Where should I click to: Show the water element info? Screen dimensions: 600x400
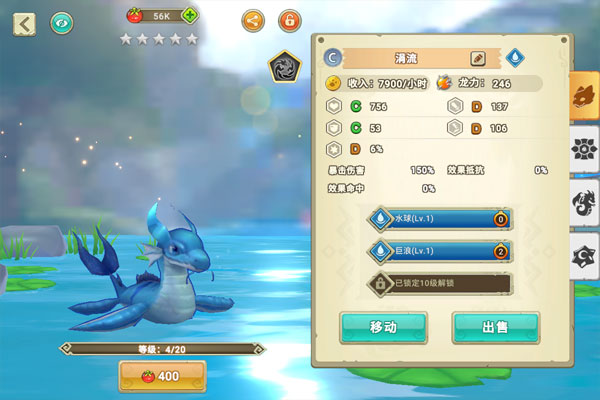tap(515, 58)
